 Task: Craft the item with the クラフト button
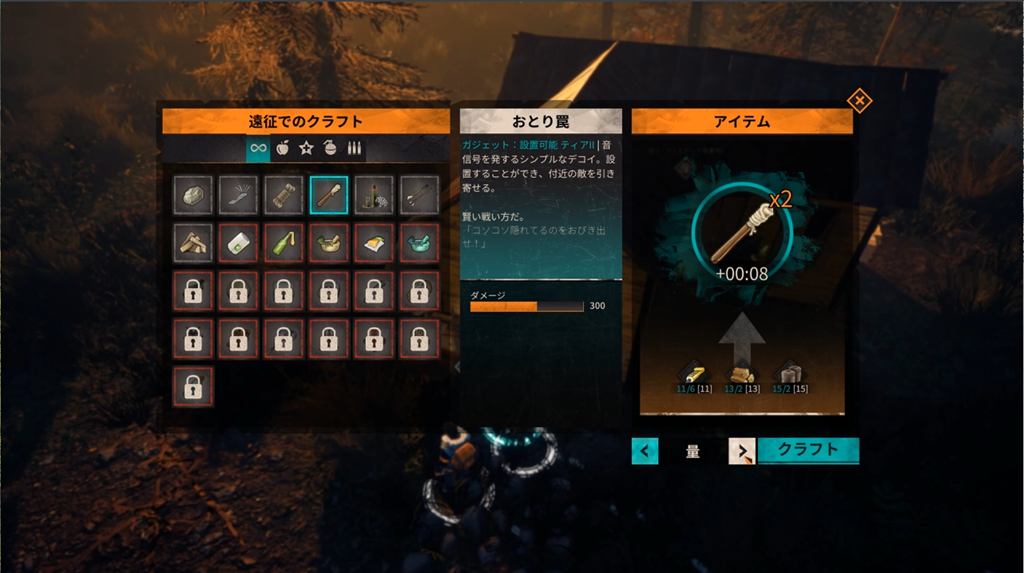808,450
